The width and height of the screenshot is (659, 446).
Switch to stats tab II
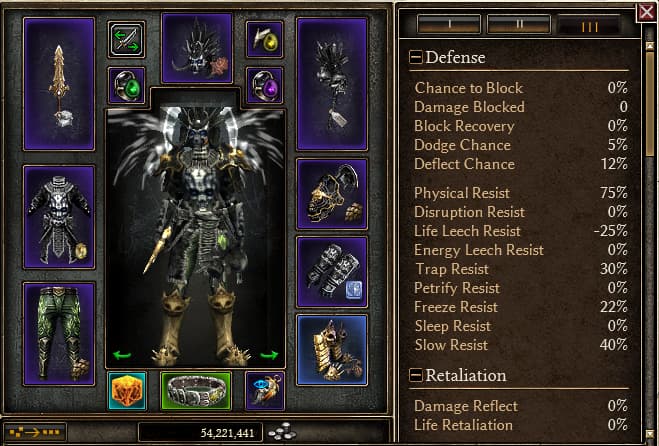517,23
